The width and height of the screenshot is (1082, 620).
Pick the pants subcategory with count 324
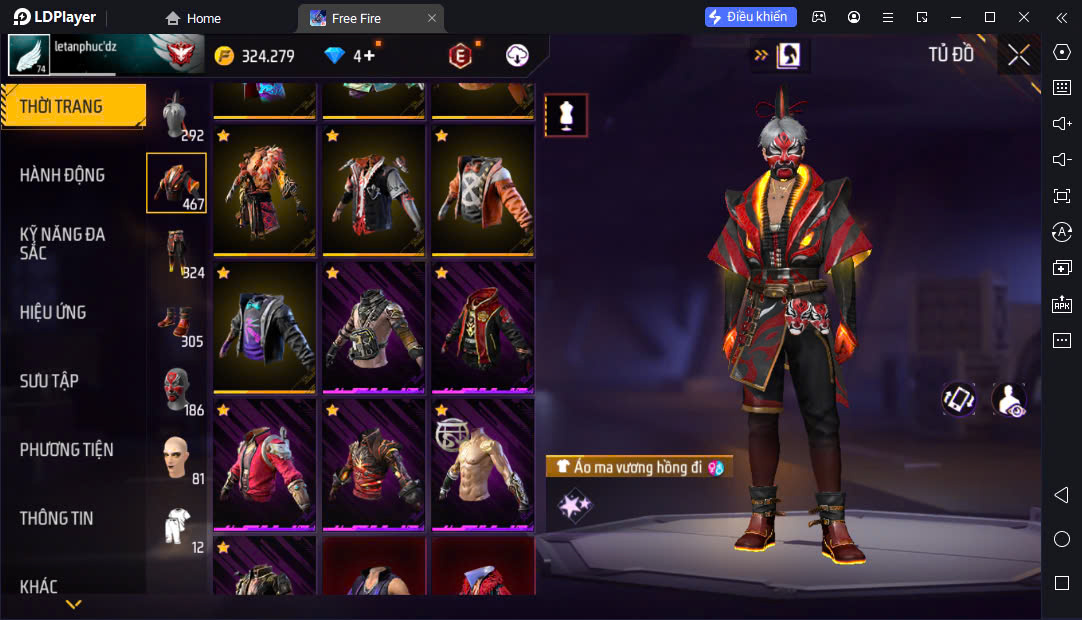coord(177,252)
